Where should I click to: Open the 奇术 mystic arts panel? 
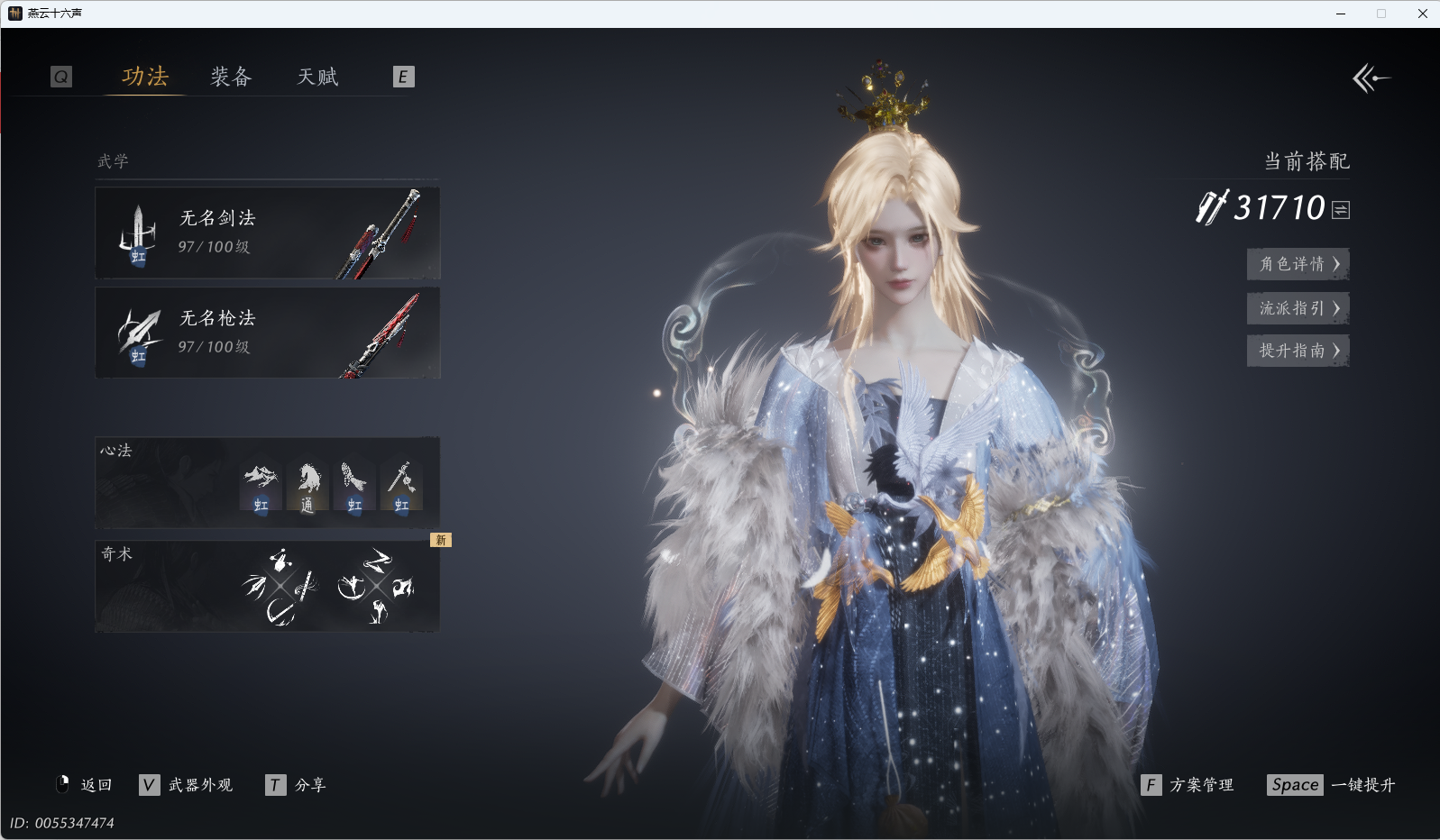click(267, 586)
